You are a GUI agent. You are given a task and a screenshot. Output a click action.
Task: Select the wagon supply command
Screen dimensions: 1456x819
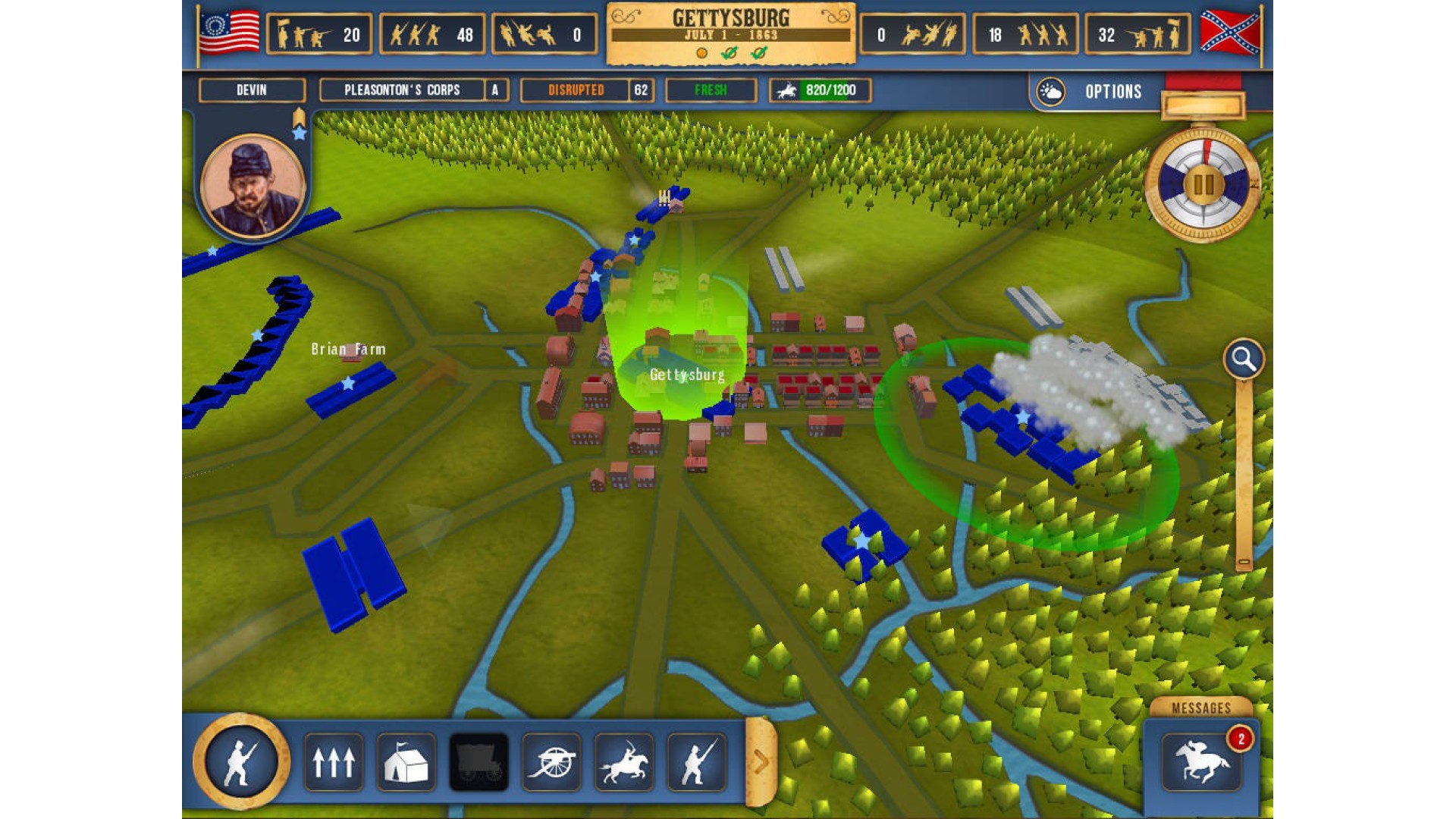pos(479,762)
